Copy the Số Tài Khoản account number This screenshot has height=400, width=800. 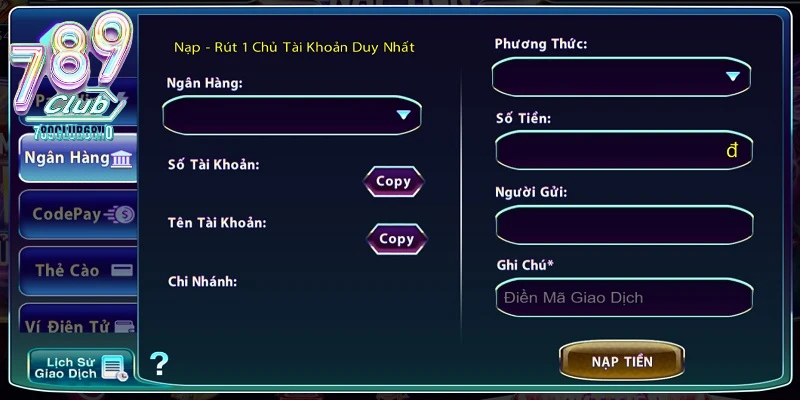(x=393, y=182)
